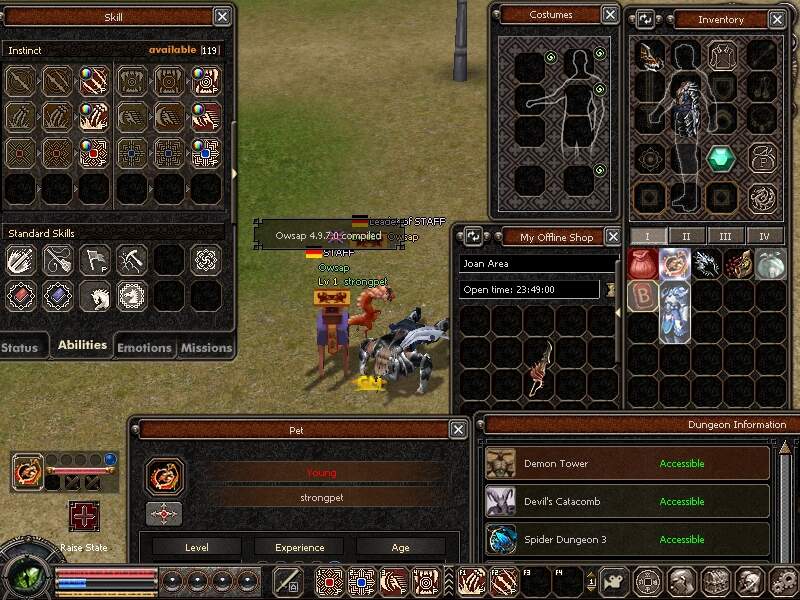Image resolution: width=800 pixels, height=600 pixels.
Task: Click the red pouch in the inventory
Action: [643, 264]
